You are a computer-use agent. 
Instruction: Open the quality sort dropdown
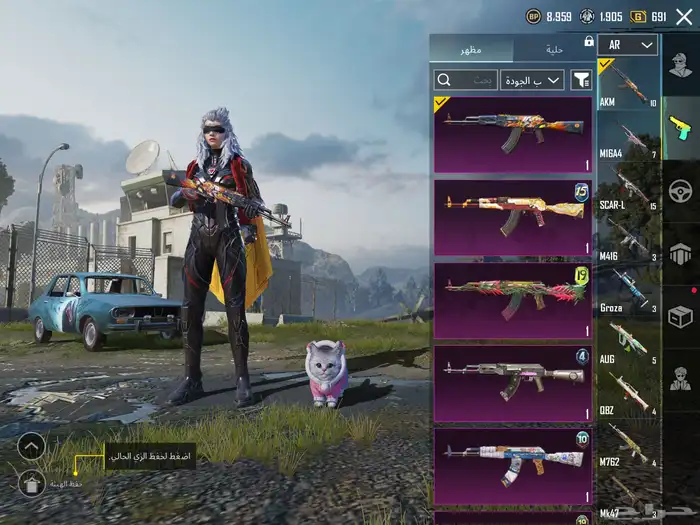(x=532, y=80)
